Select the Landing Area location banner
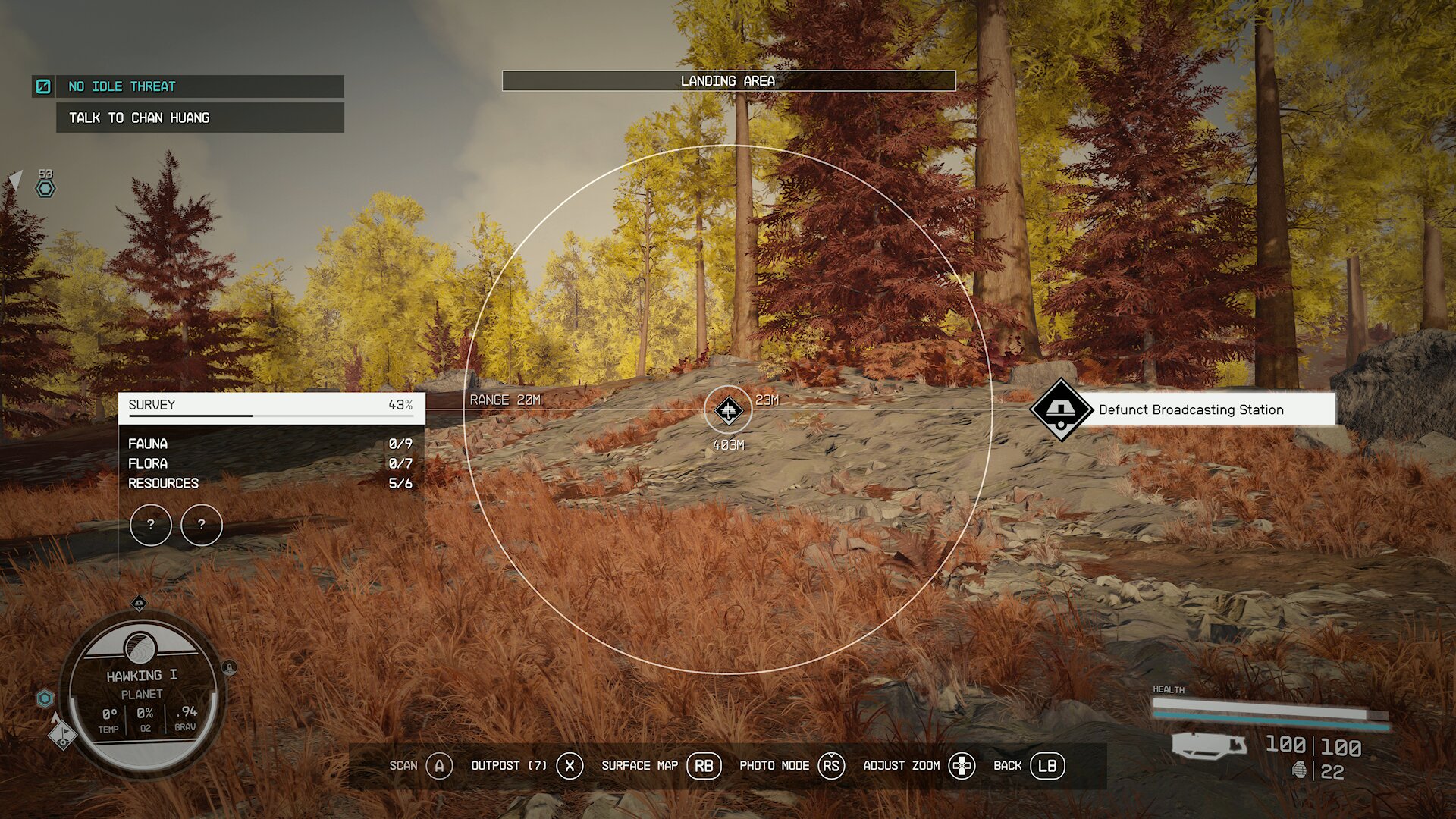 [x=728, y=81]
